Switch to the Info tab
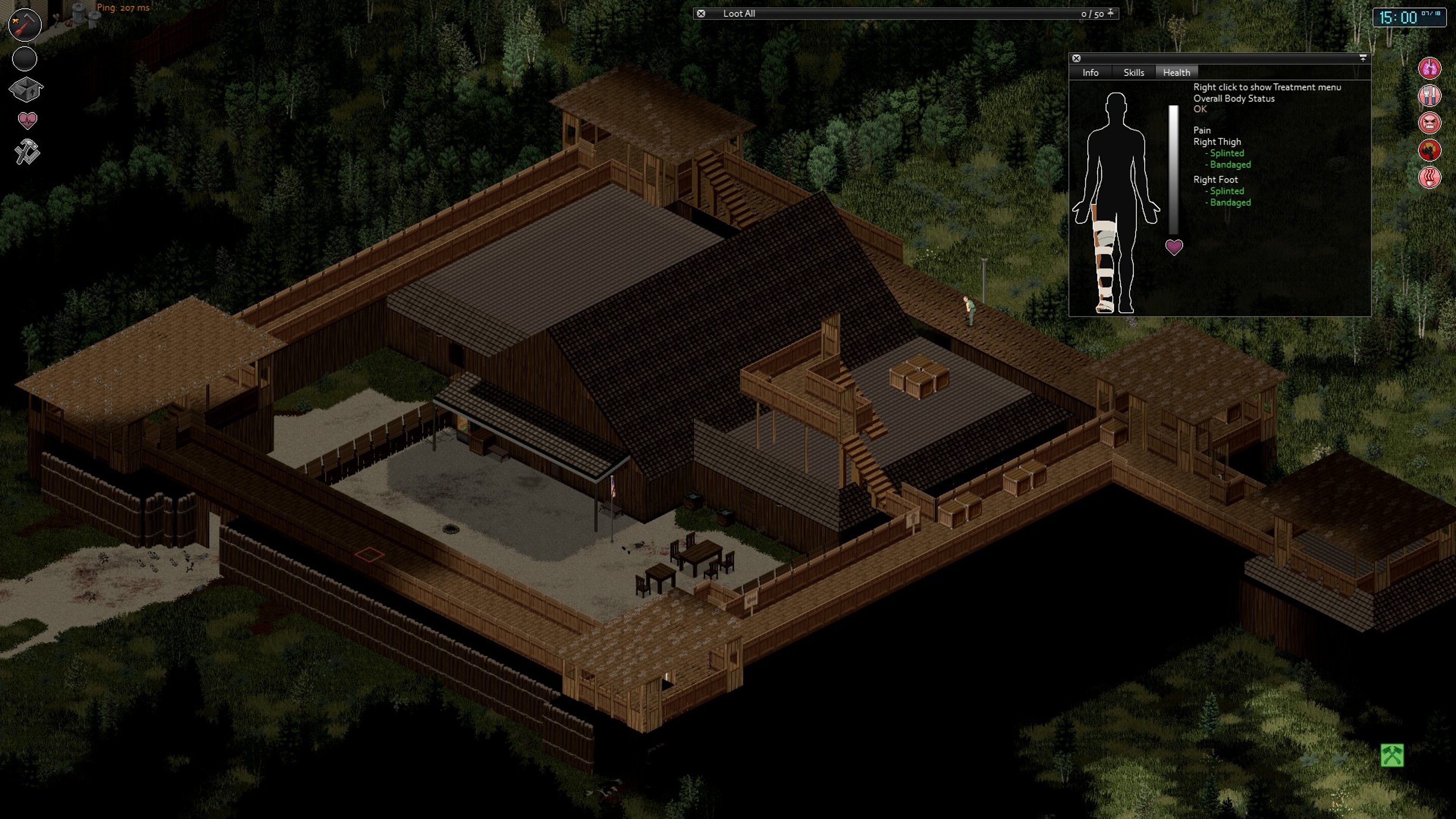The height and width of the screenshot is (819, 1456). pos(1090,73)
